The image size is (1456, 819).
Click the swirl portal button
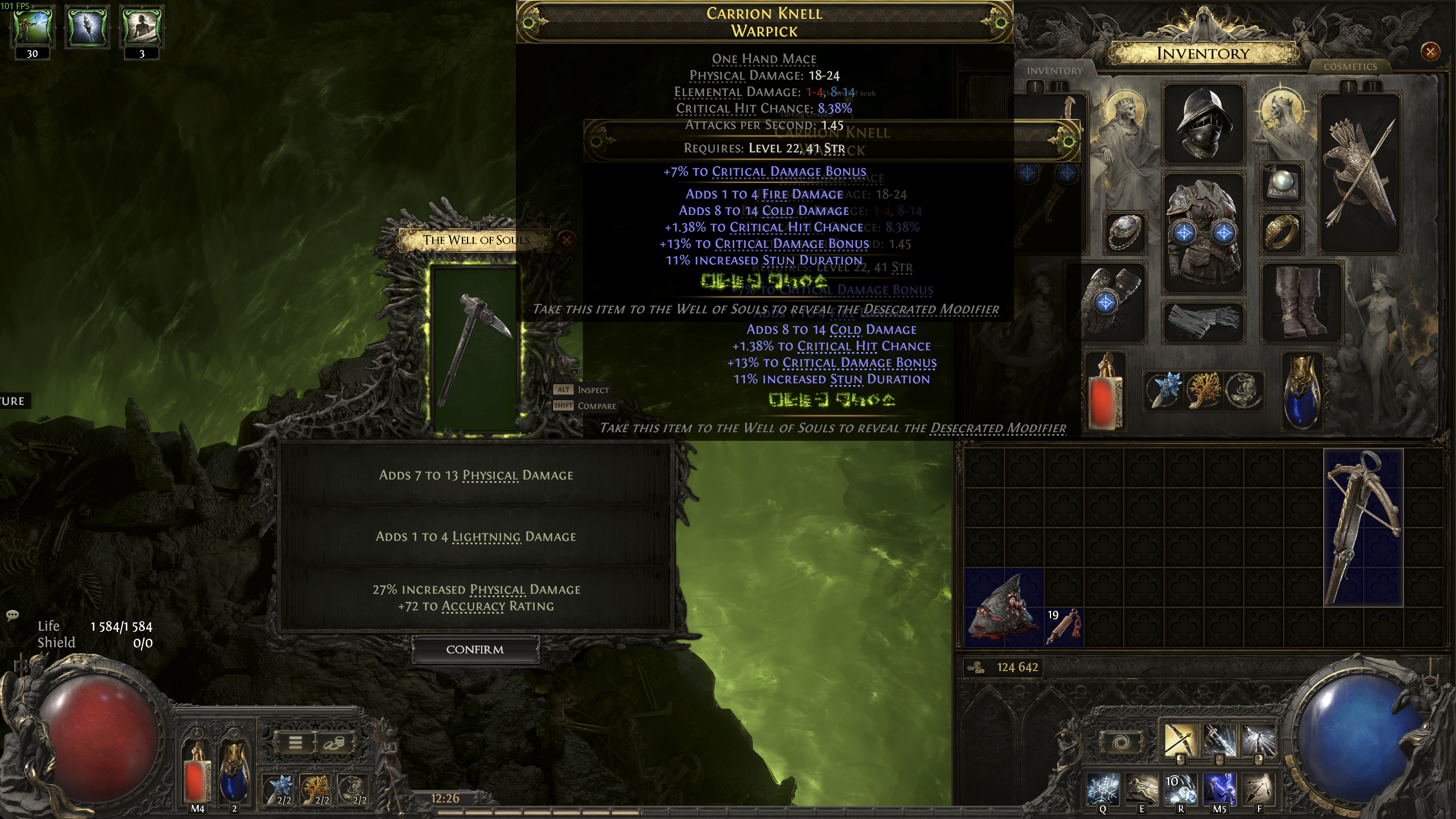(x=1120, y=743)
